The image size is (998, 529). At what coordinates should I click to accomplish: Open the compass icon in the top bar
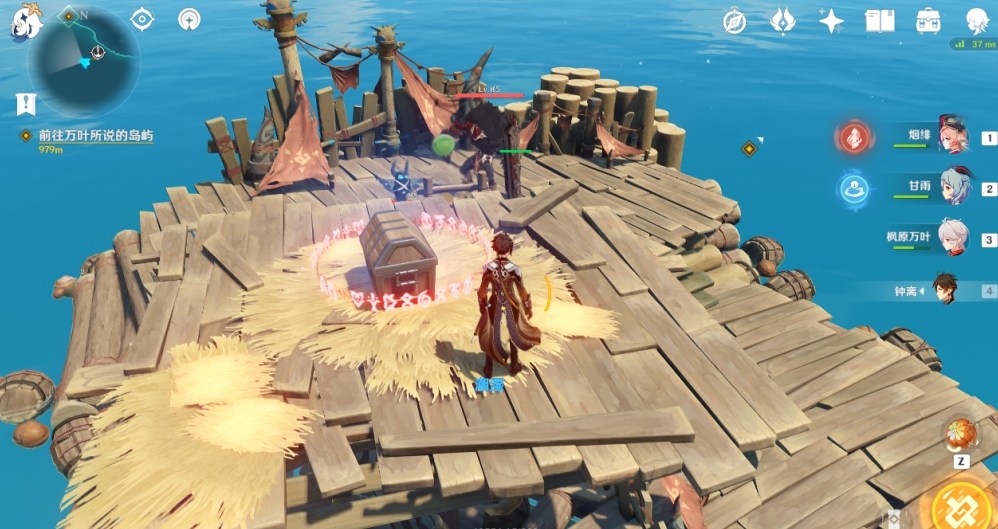735,21
